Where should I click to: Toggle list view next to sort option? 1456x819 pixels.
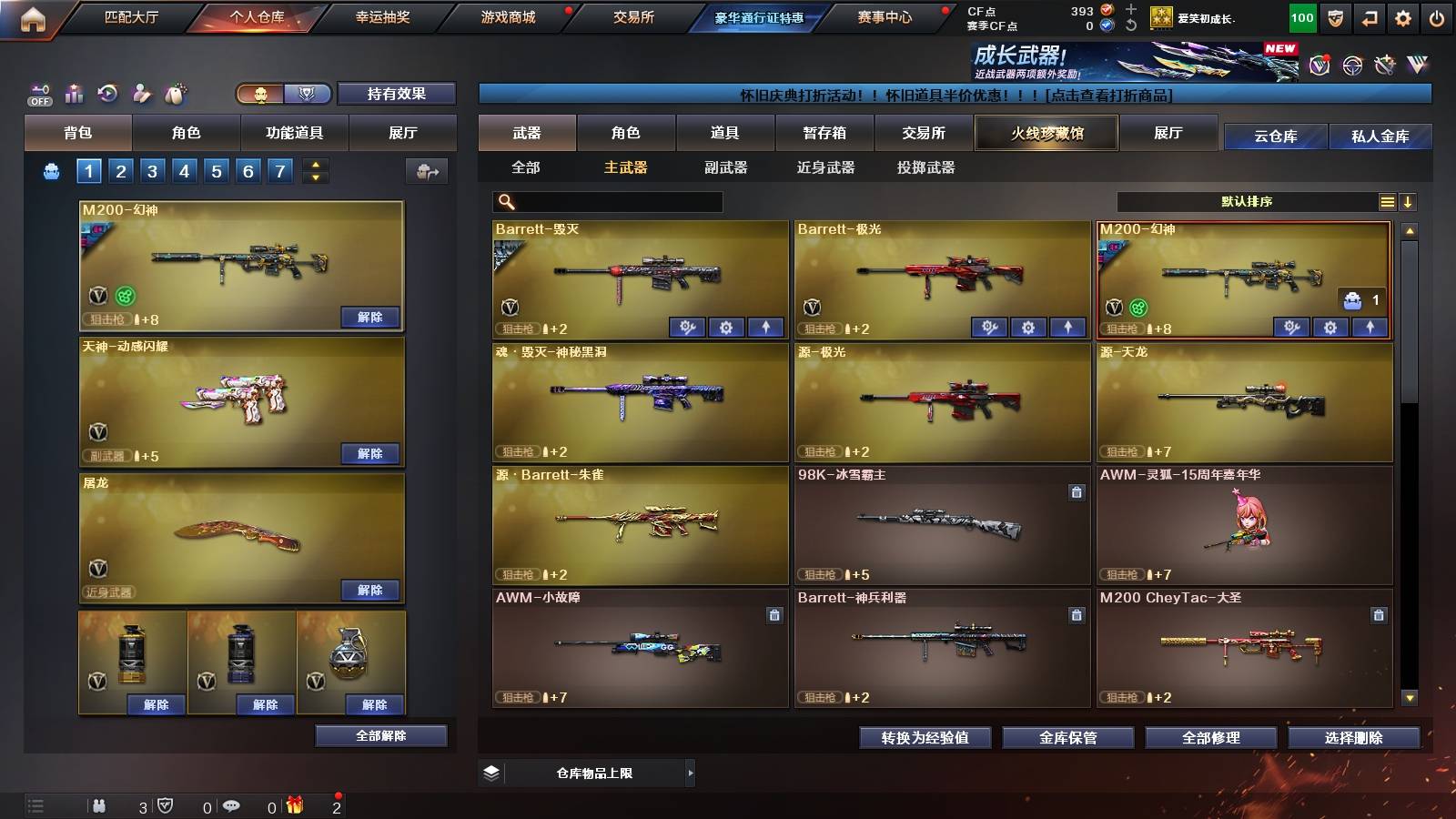coord(1387,202)
